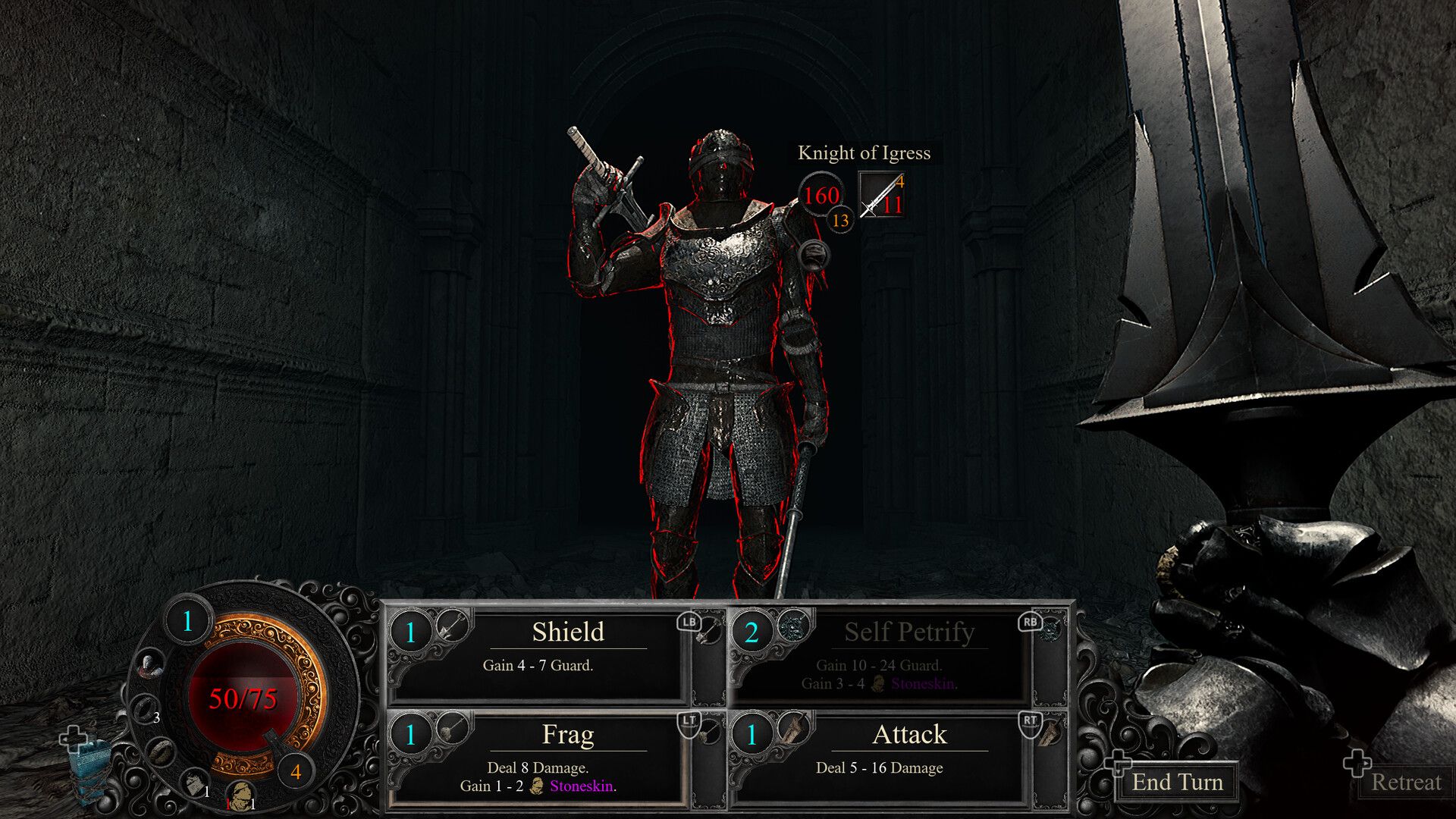Image resolution: width=1456 pixels, height=819 pixels.
Task: Check the gauntlet status icon beside the knight
Action: (813, 256)
